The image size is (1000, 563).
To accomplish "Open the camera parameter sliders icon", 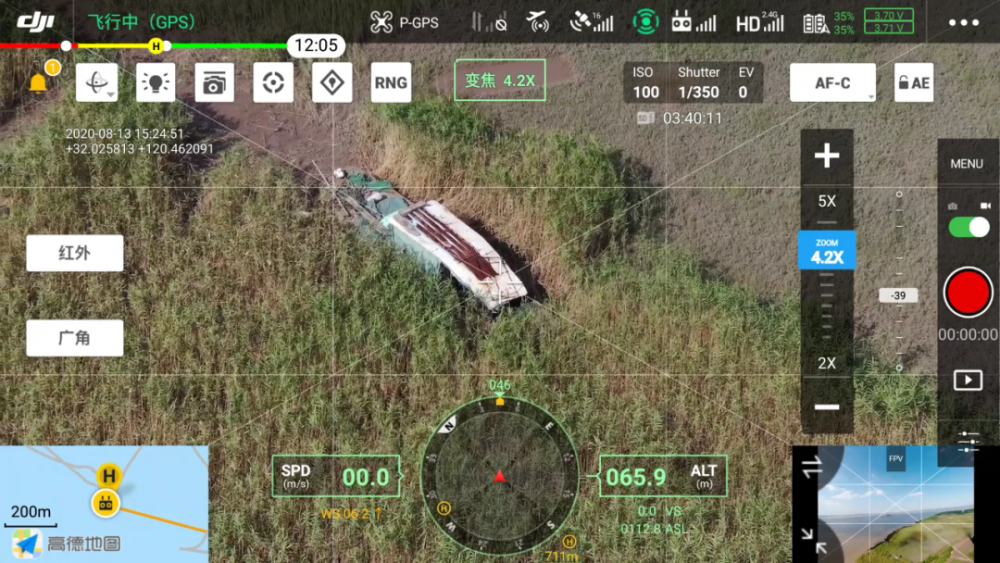I will click(x=967, y=440).
